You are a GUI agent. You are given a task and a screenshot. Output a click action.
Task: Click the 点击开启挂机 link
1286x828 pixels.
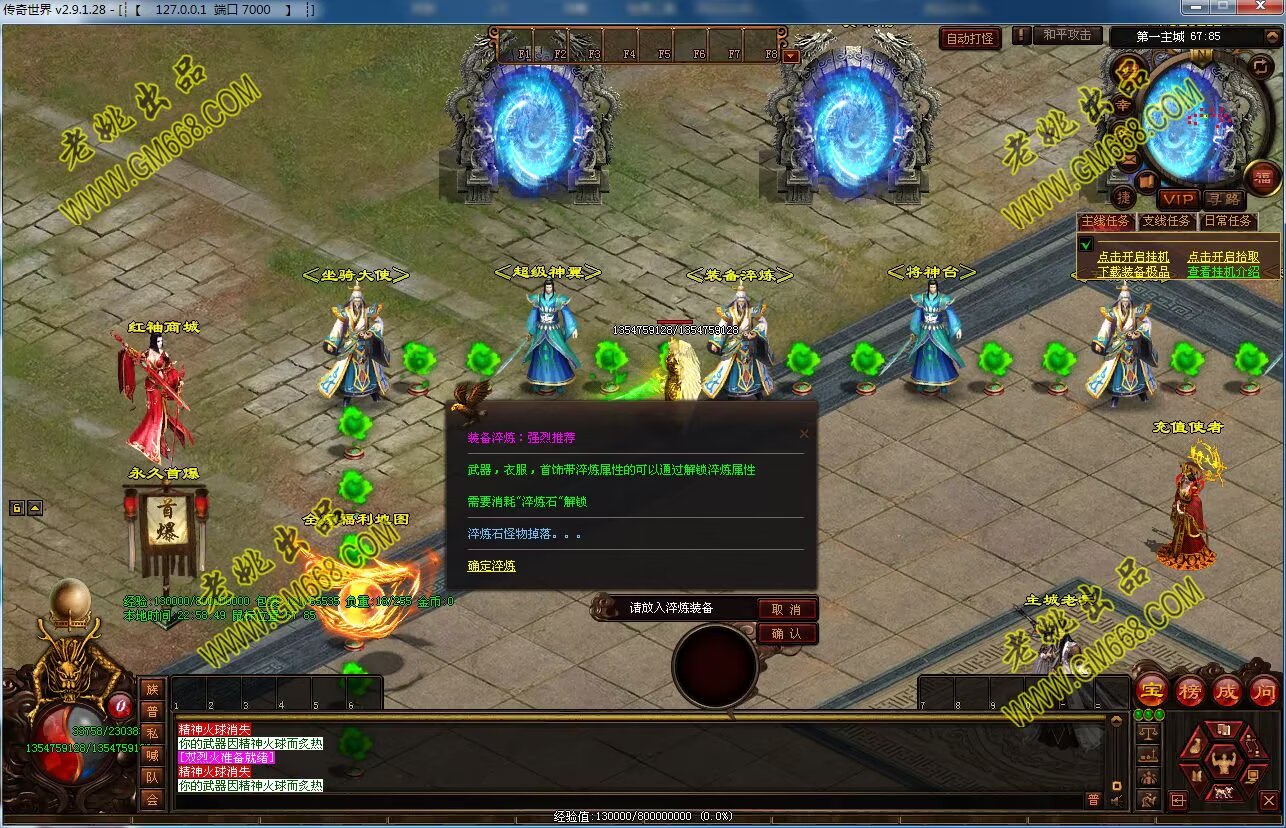[1133, 257]
